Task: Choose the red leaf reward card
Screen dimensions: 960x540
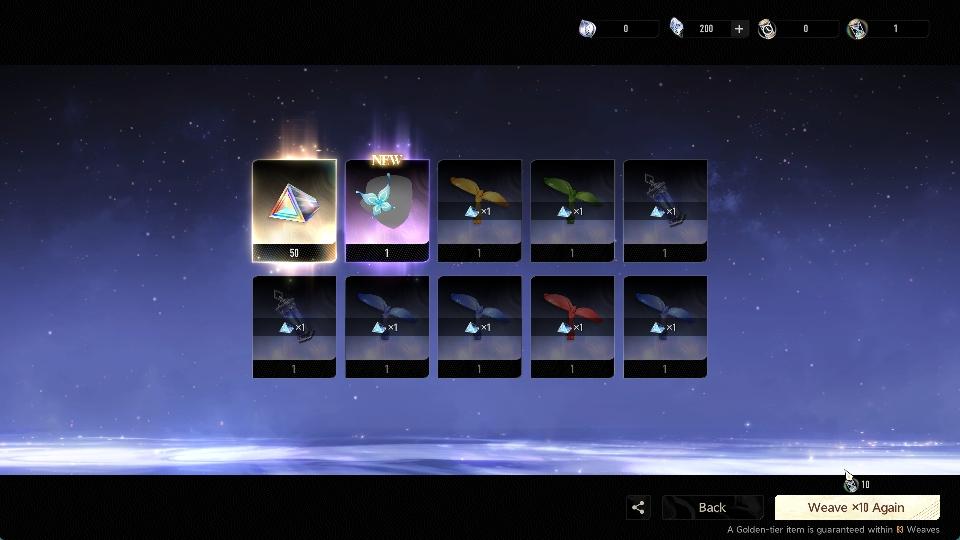Action: coord(572,326)
